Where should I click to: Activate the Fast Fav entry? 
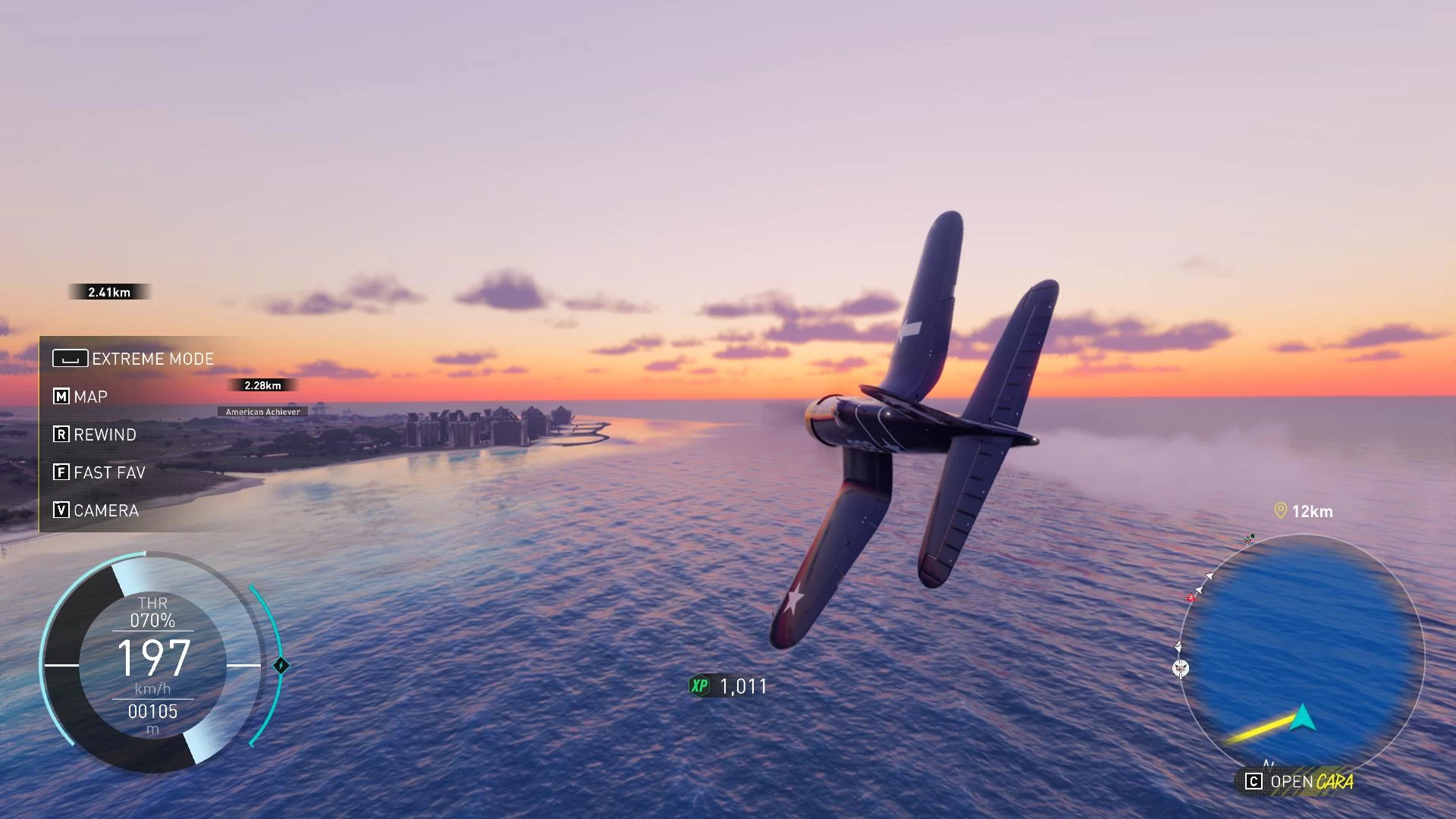pyautogui.click(x=99, y=472)
